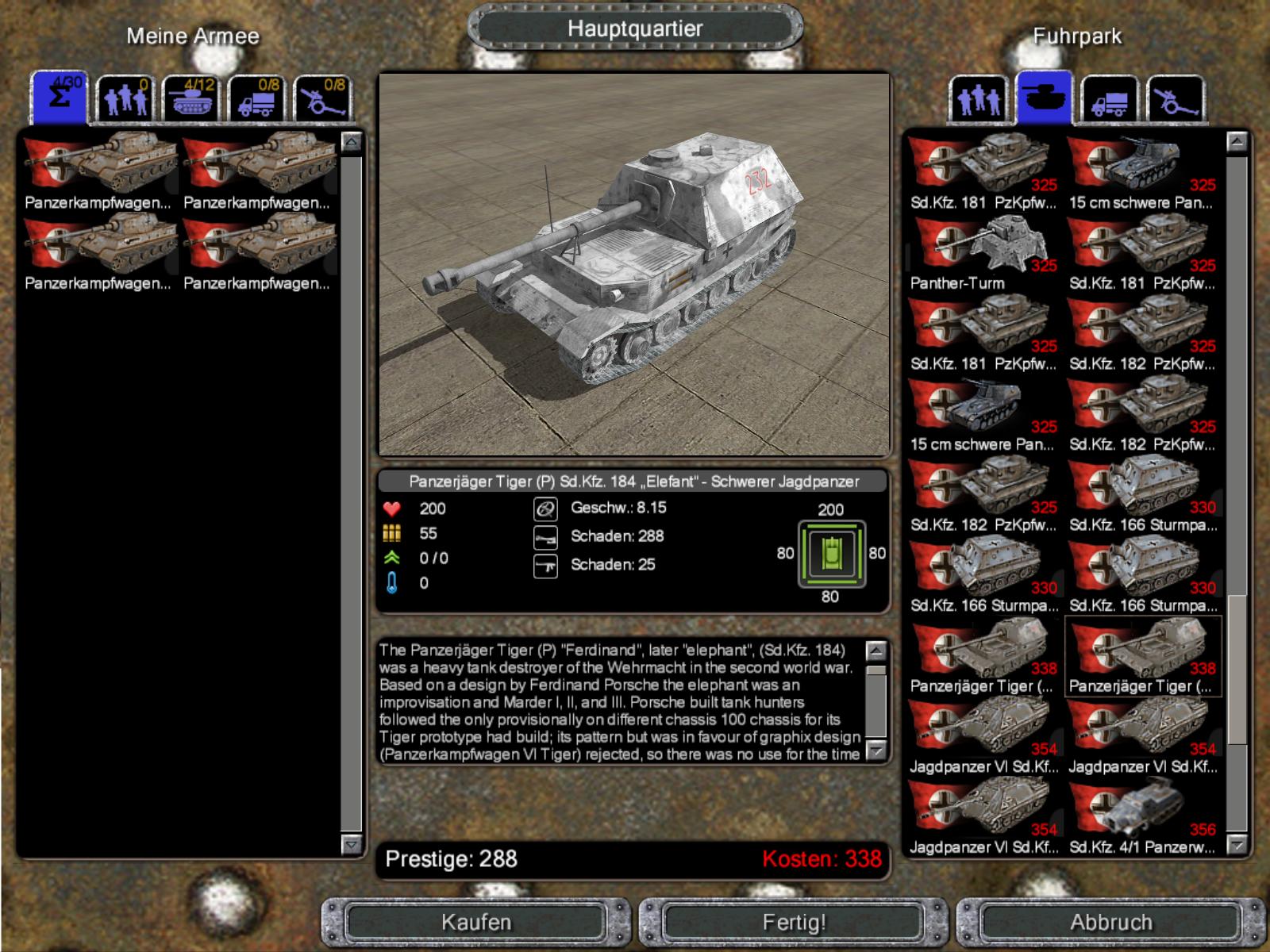Click the highlighted Panzerjäger Tiger unit
The width and height of the screenshot is (1270, 952).
(x=1142, y=657)
